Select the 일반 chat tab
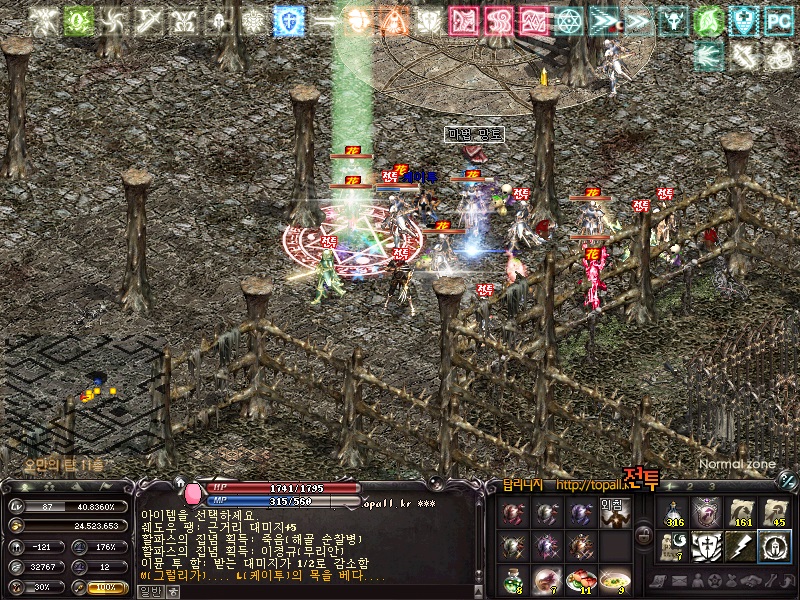This screenshot has height=600, width=800. [150, 591]
